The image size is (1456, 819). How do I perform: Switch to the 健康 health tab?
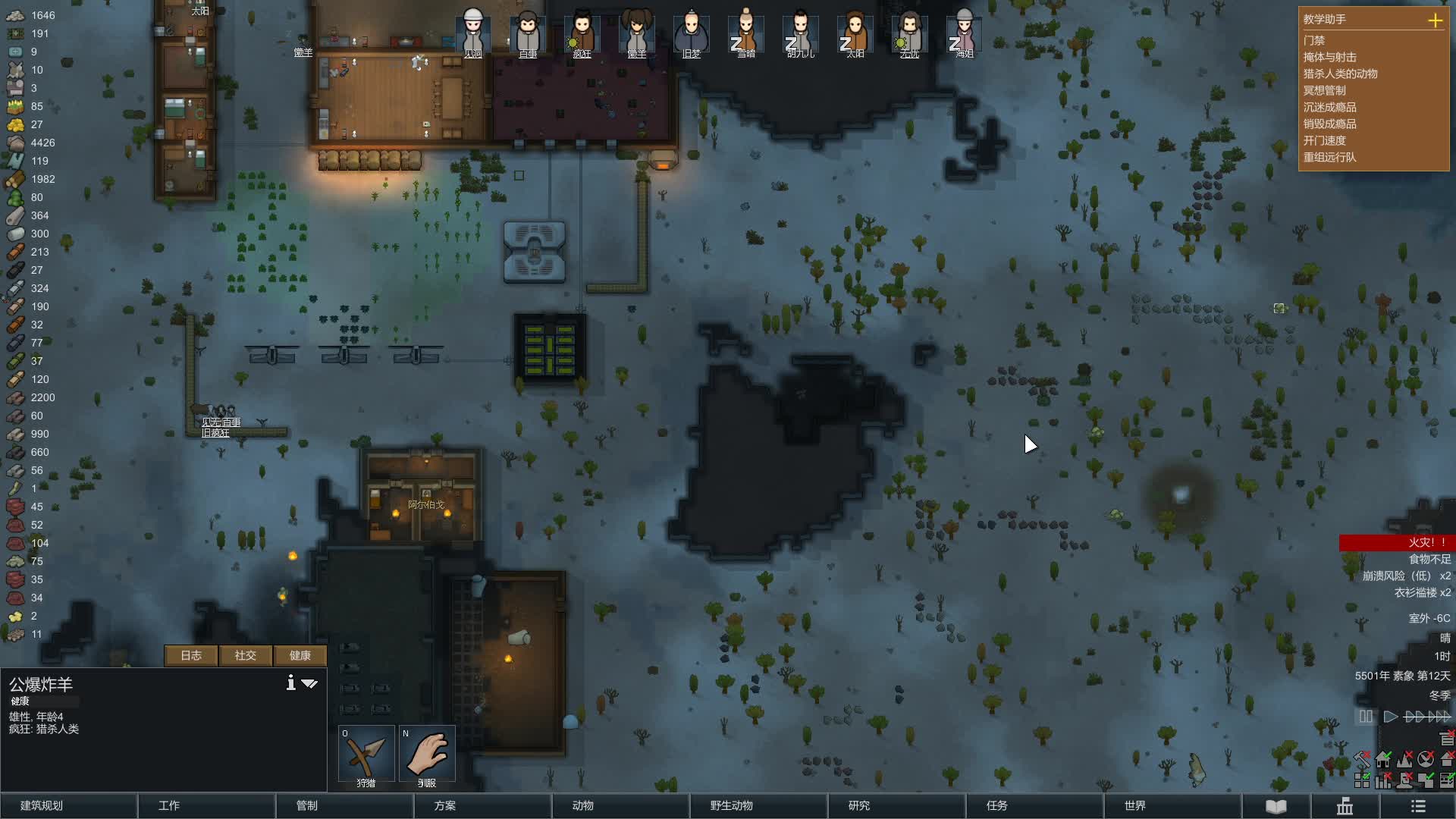pos(300,655)
